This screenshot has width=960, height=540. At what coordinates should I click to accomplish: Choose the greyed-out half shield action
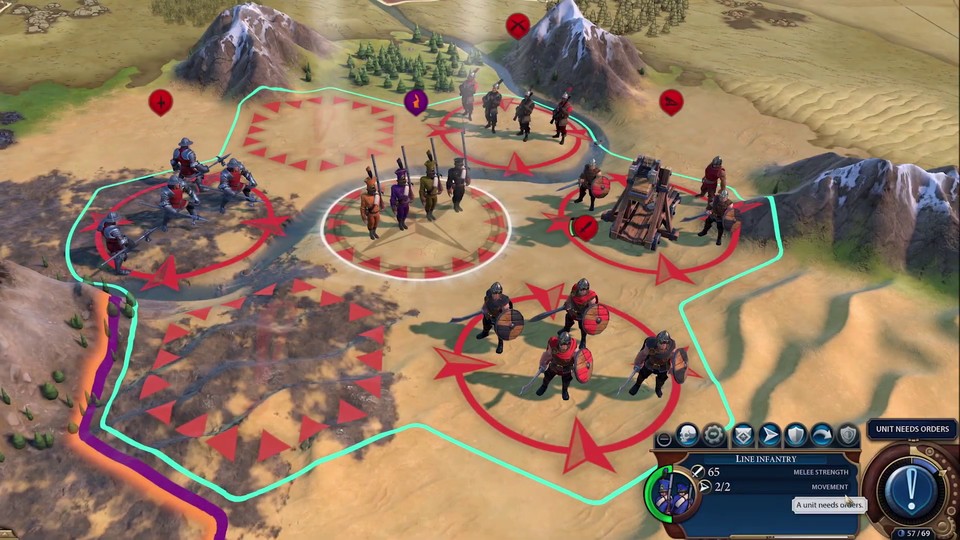(x=848, y=435)
